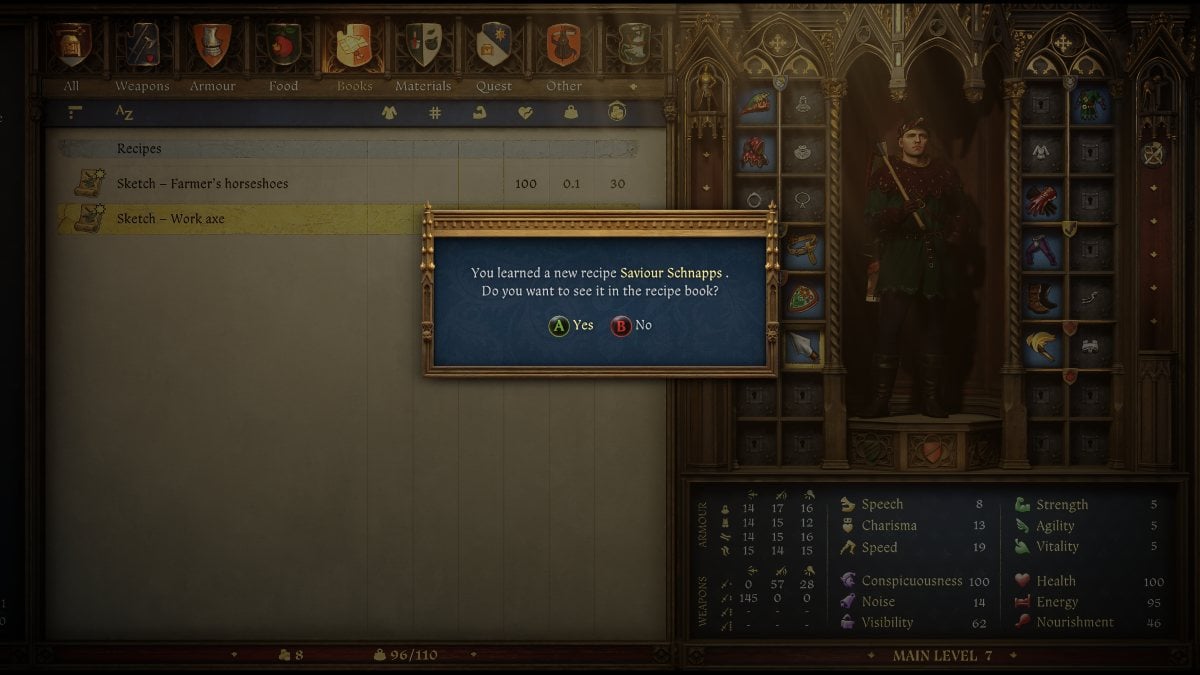Screen dimensions: 1200x675
Task: Sort items by weight column icon
Action: (x=571, y=113)
